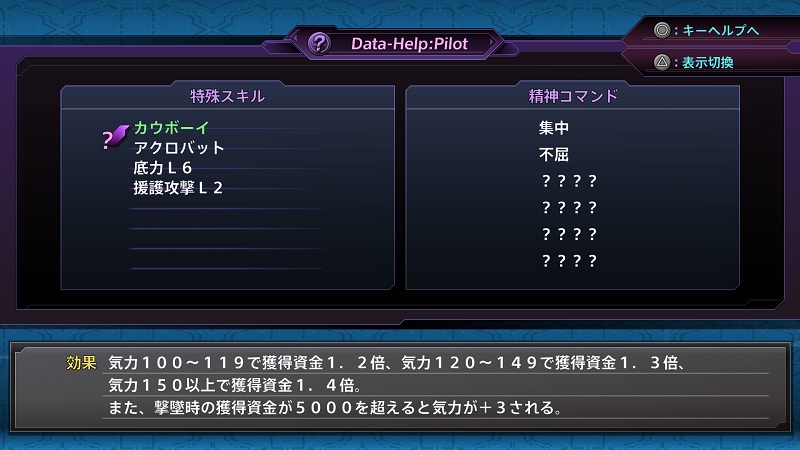
Task: Choose the アクロバット skill entry
Action: (x=179, y=148)
